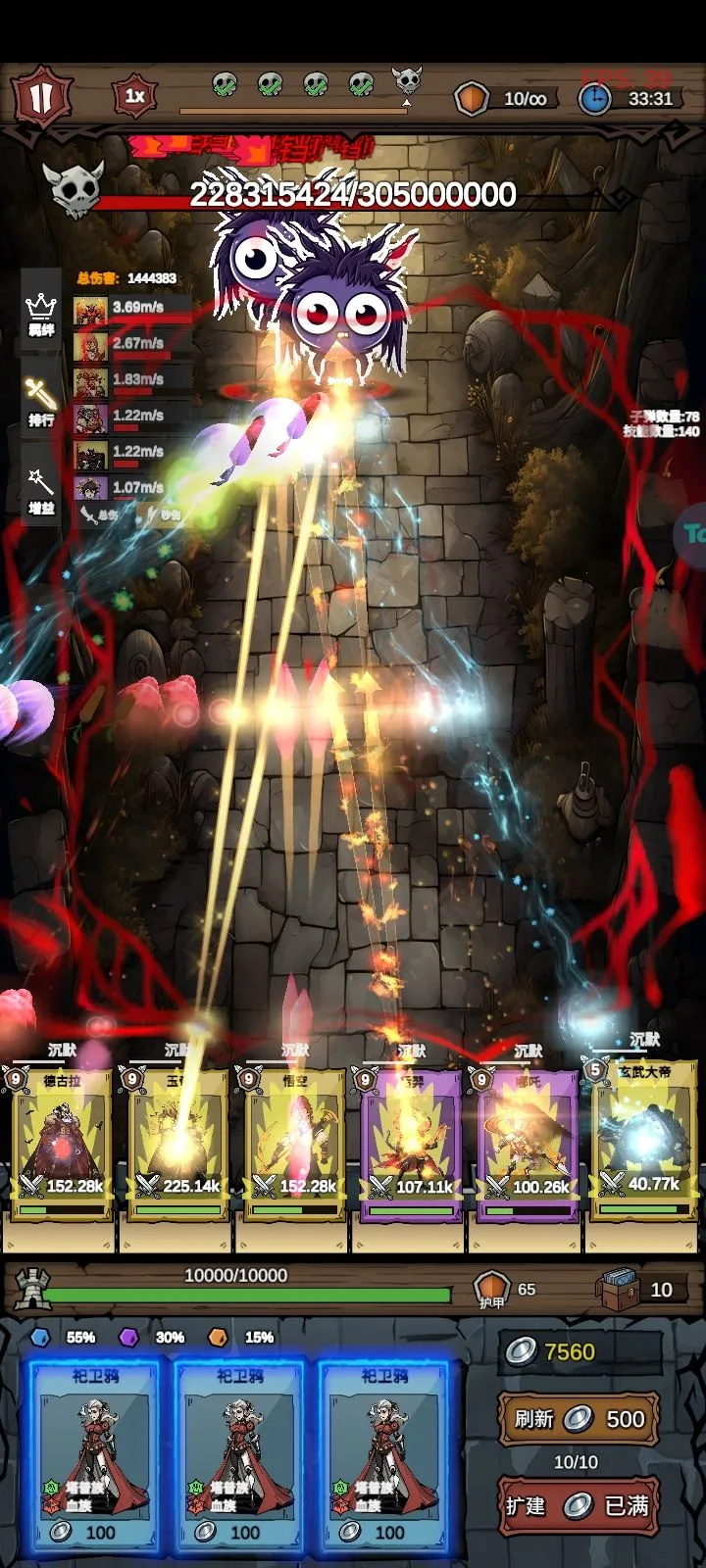Click the 扩建 已满 expand button
This screenshot has width=706, height=1568.
(x=578, y=1505)
